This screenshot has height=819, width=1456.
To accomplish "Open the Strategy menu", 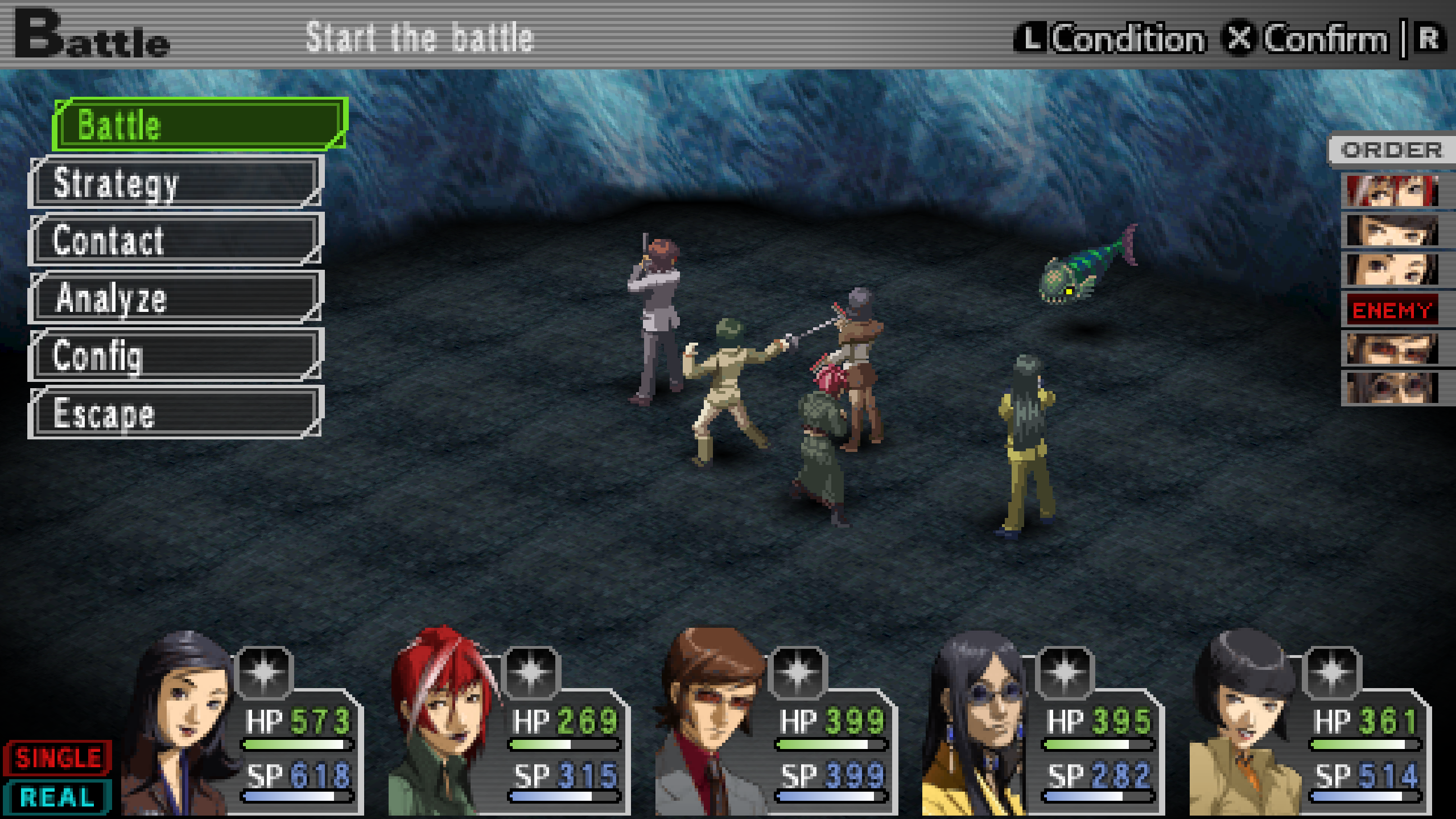I will coord(175,183).
